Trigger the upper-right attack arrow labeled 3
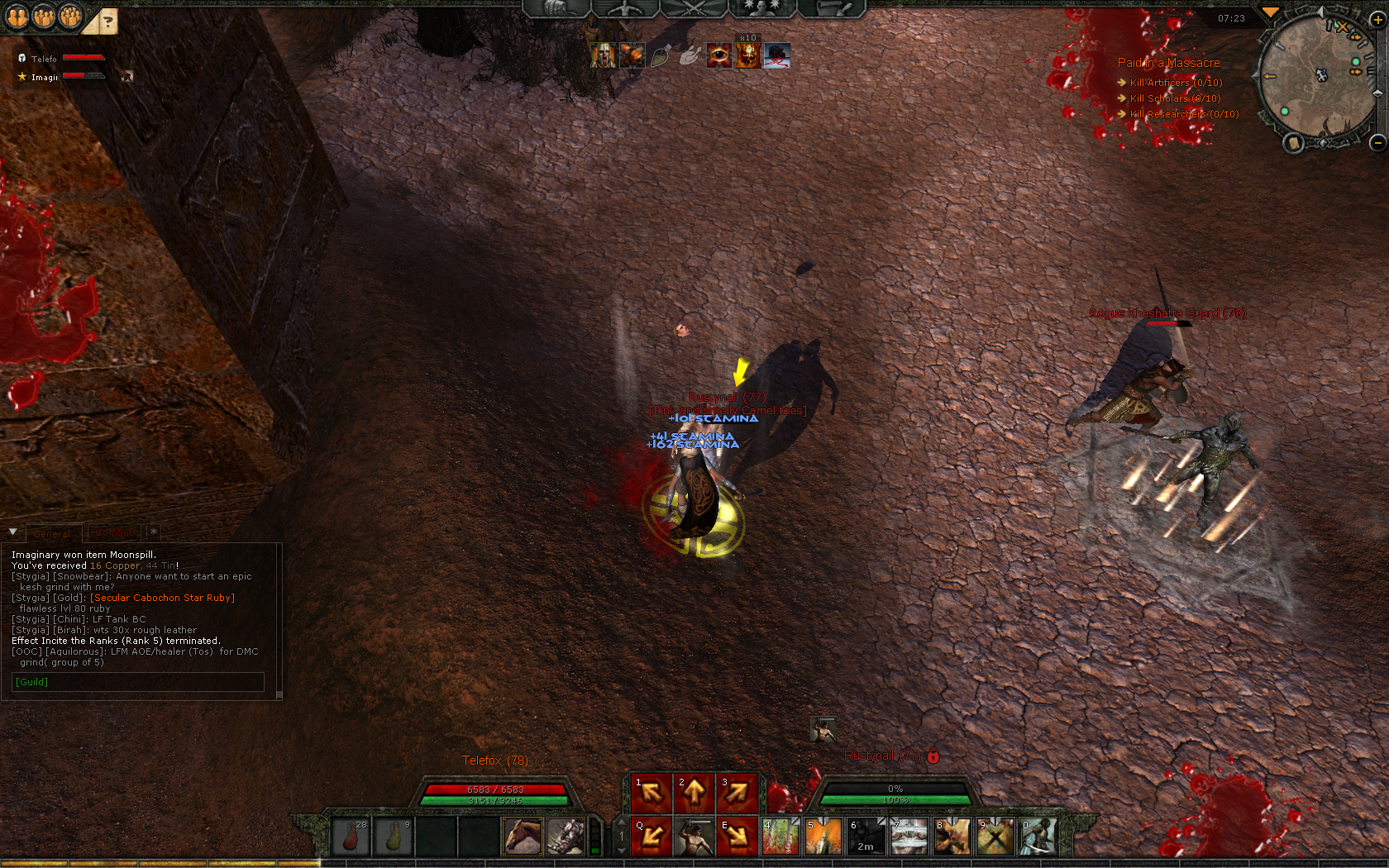 [737, 794]
